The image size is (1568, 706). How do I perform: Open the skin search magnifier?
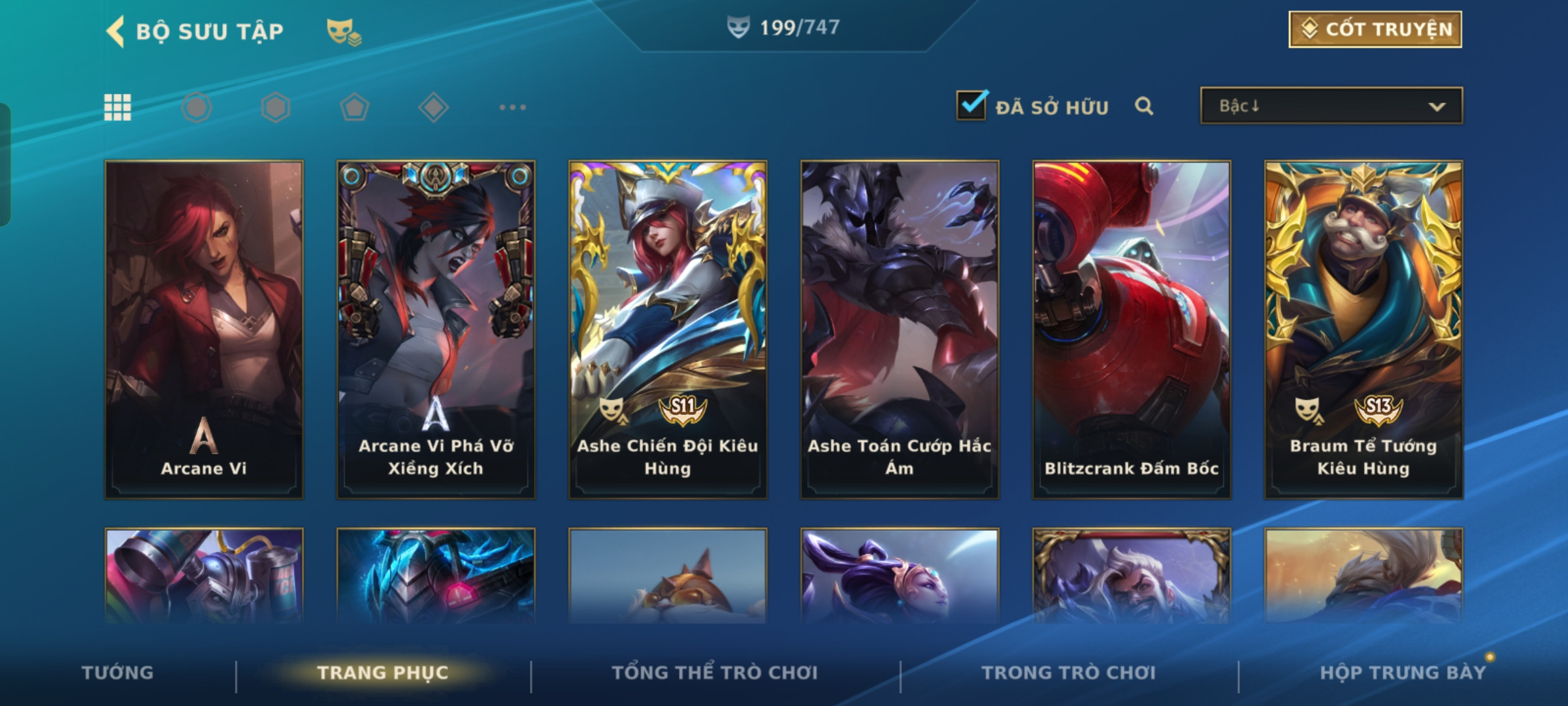(x=1143, y=106)
